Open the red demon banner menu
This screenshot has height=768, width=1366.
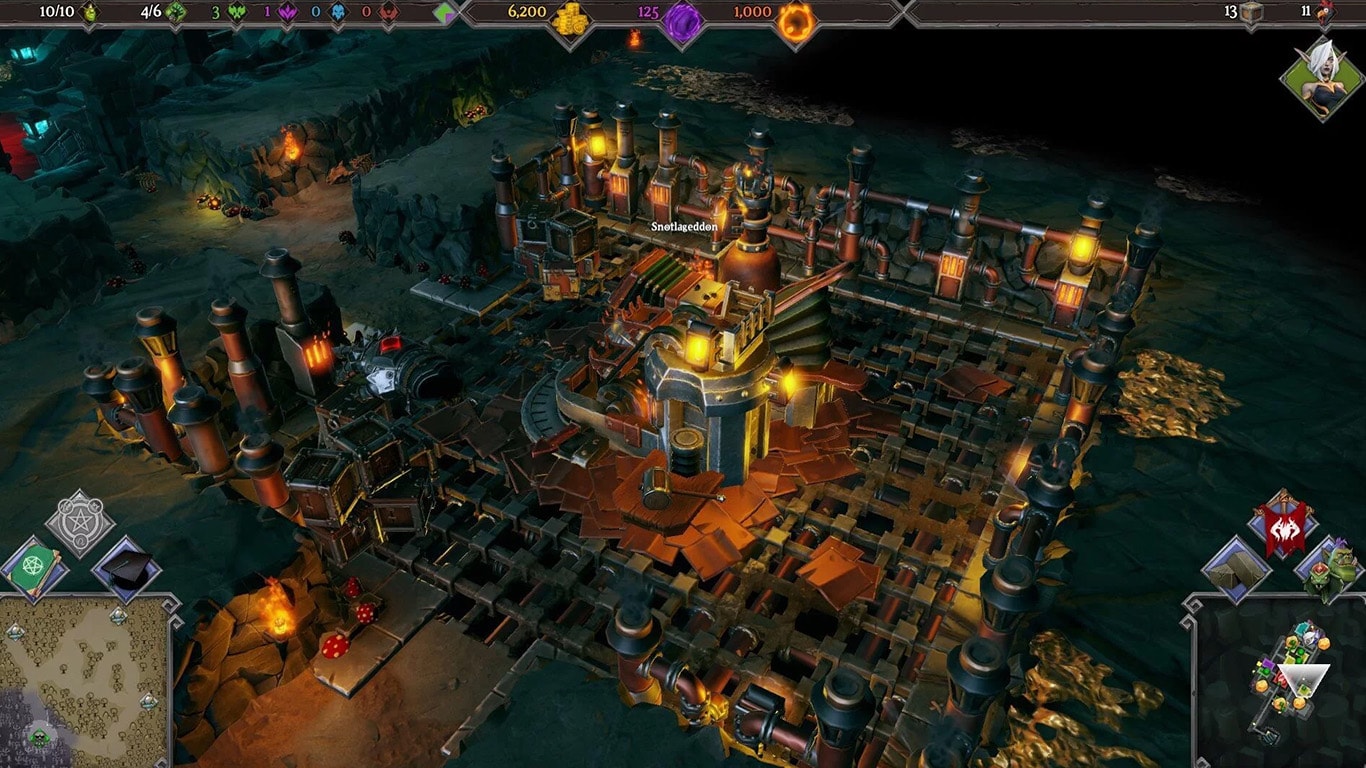[1283, 529]
